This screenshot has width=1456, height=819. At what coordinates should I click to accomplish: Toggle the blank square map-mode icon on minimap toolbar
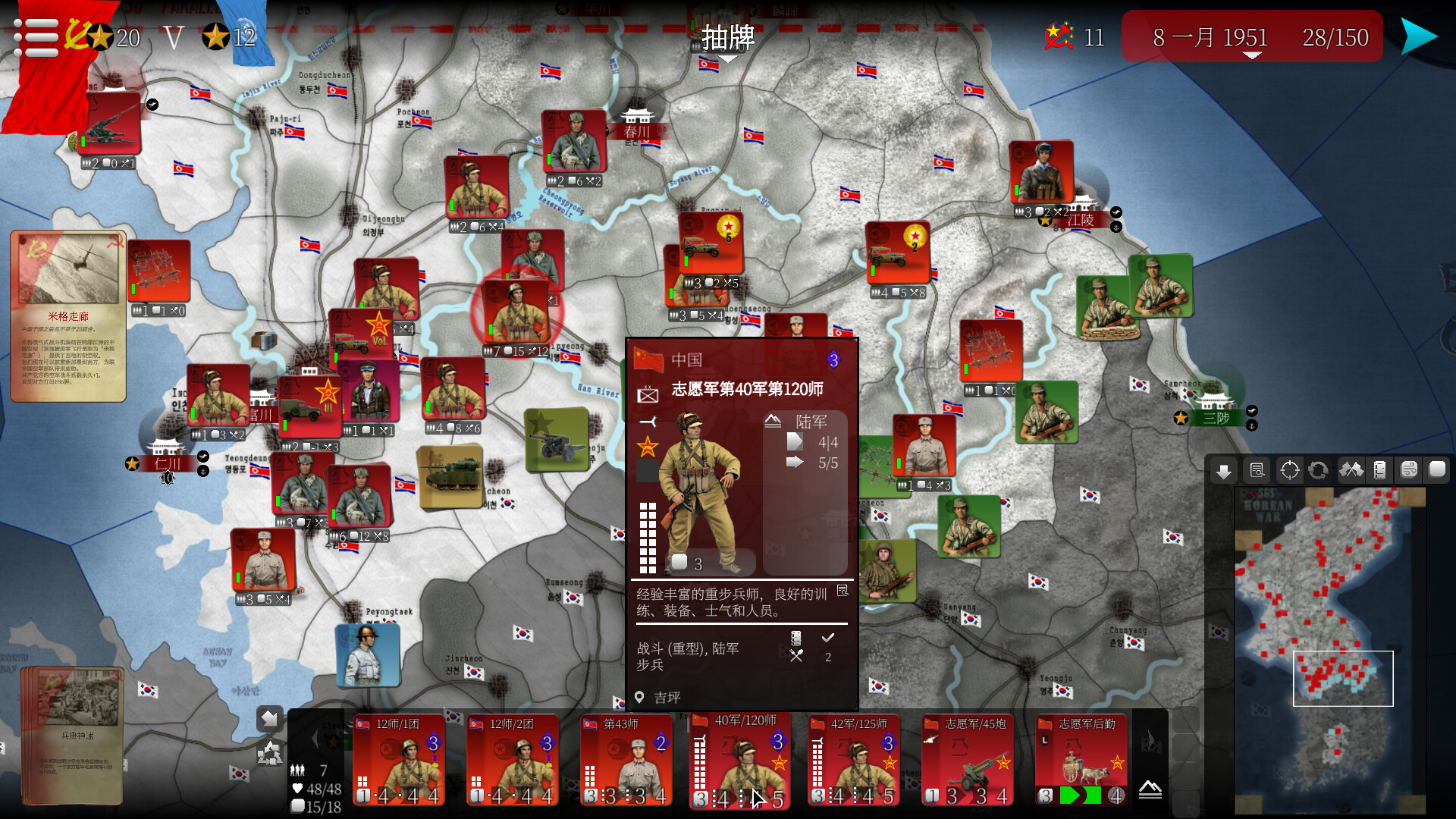click(1439, 470)
